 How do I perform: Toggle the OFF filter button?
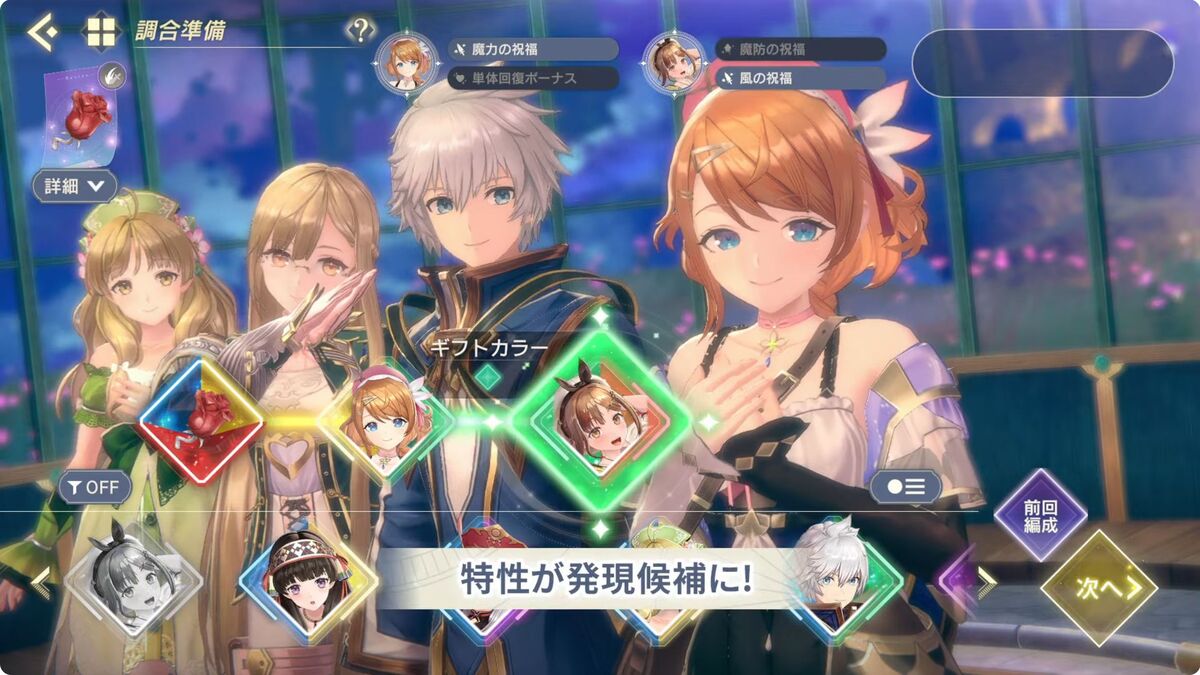pos(95,487)
